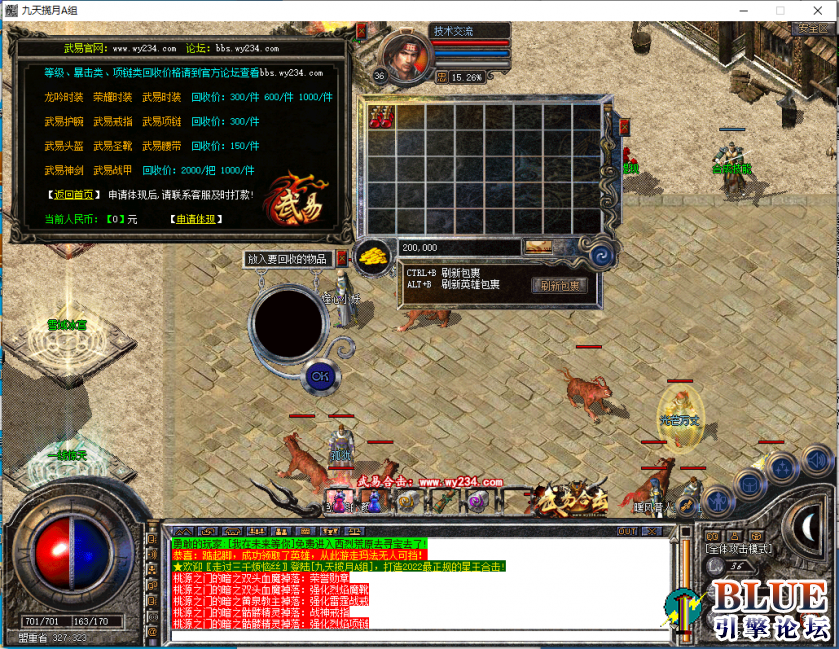Click the gold coin pile icon
The height and width of the screenshot is (649, 839).
tap(375, 256)
